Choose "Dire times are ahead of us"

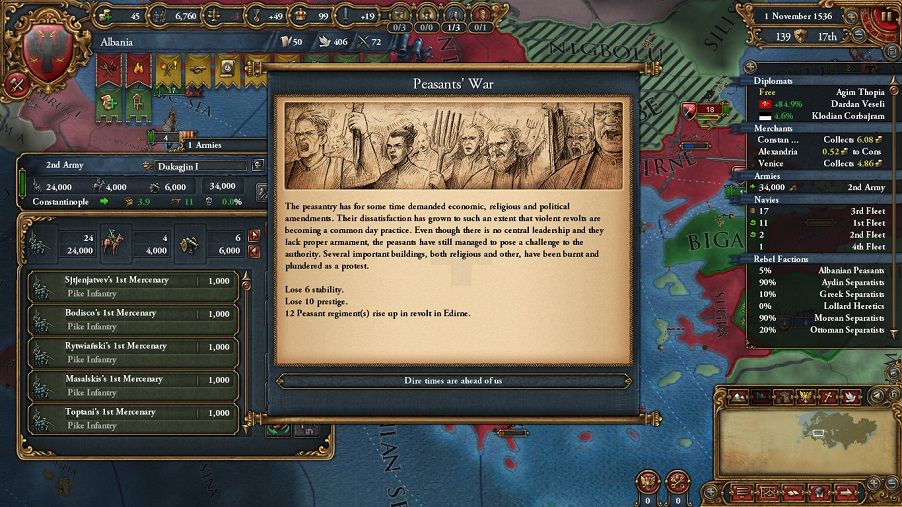(453, 381)
